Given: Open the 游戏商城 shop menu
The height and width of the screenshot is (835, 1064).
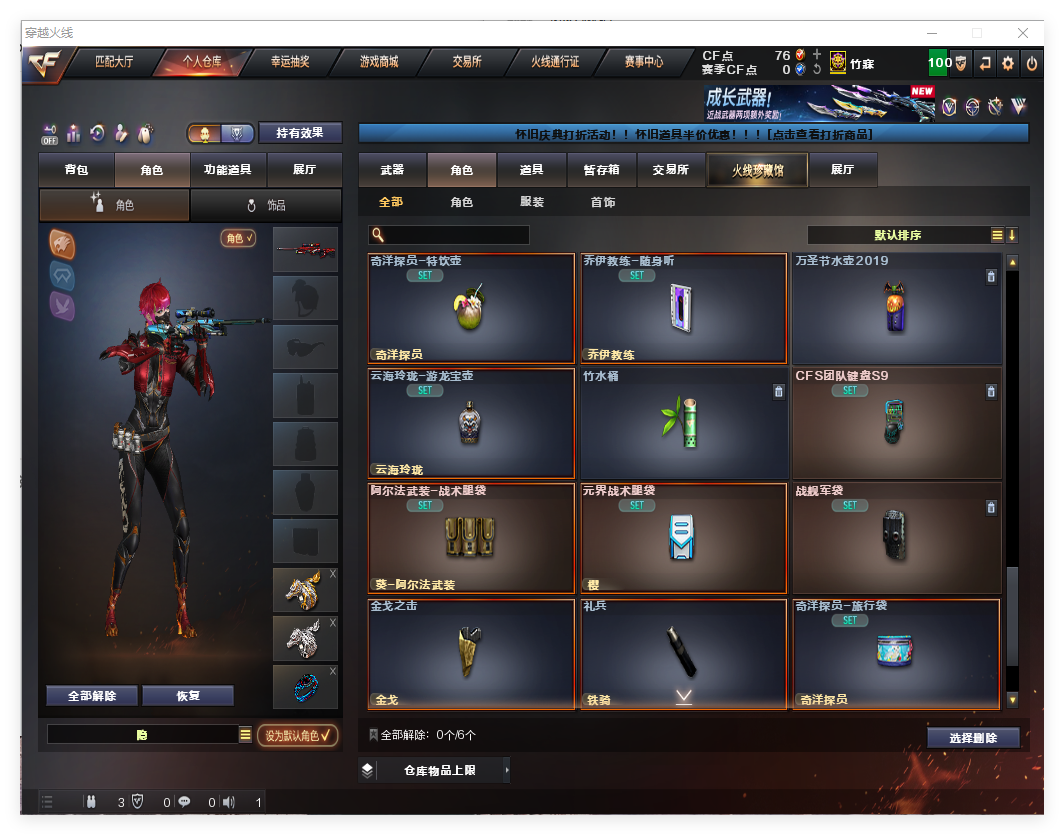Looking at the screenshot, I should pos(379,62).
